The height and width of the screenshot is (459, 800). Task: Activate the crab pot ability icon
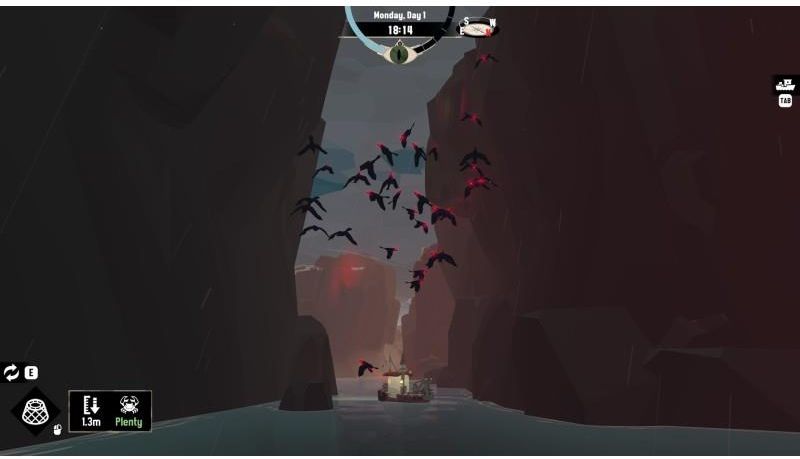point(34,410)
